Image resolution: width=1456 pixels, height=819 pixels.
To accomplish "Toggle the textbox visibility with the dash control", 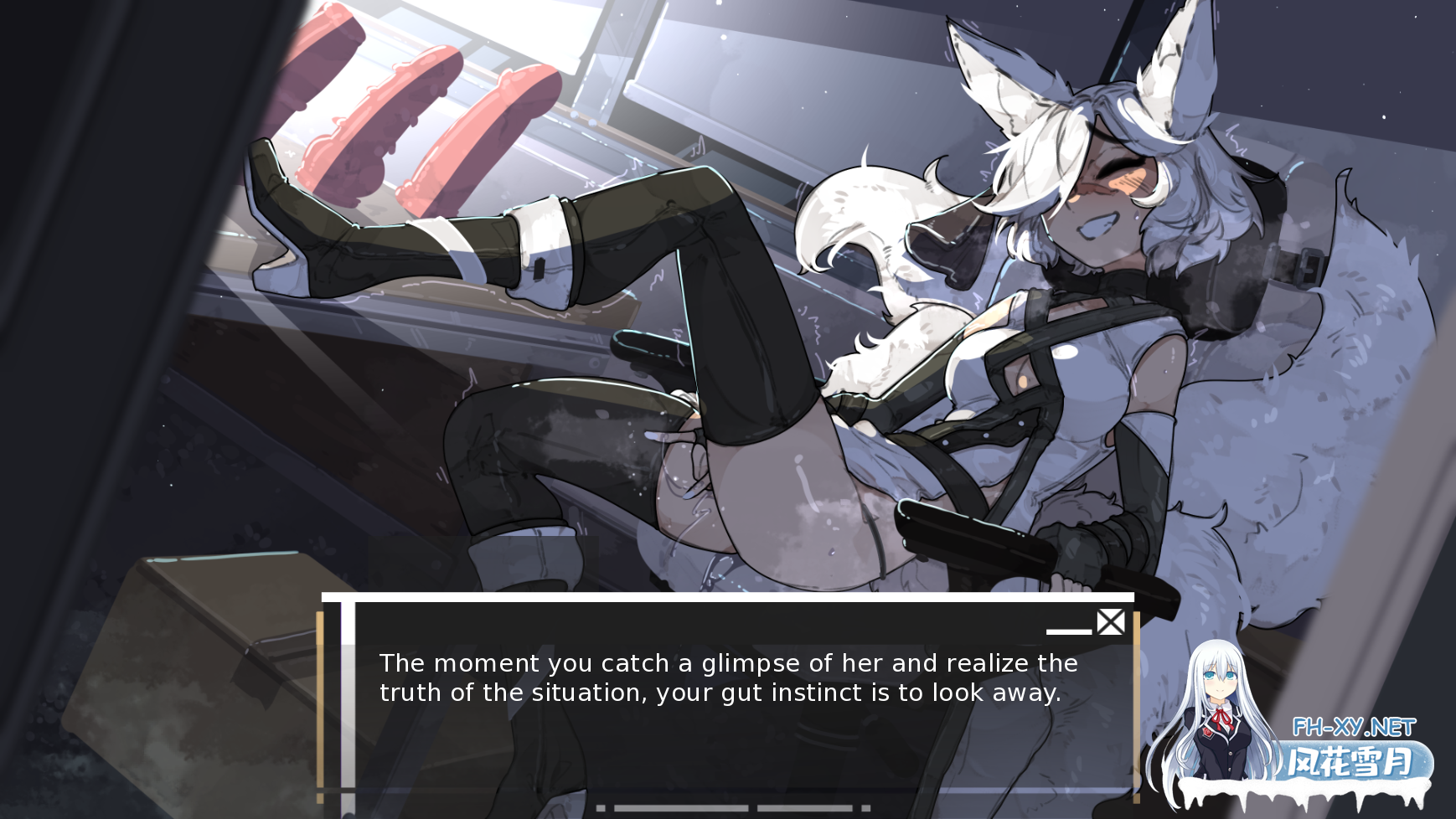I will (1069, 630).
